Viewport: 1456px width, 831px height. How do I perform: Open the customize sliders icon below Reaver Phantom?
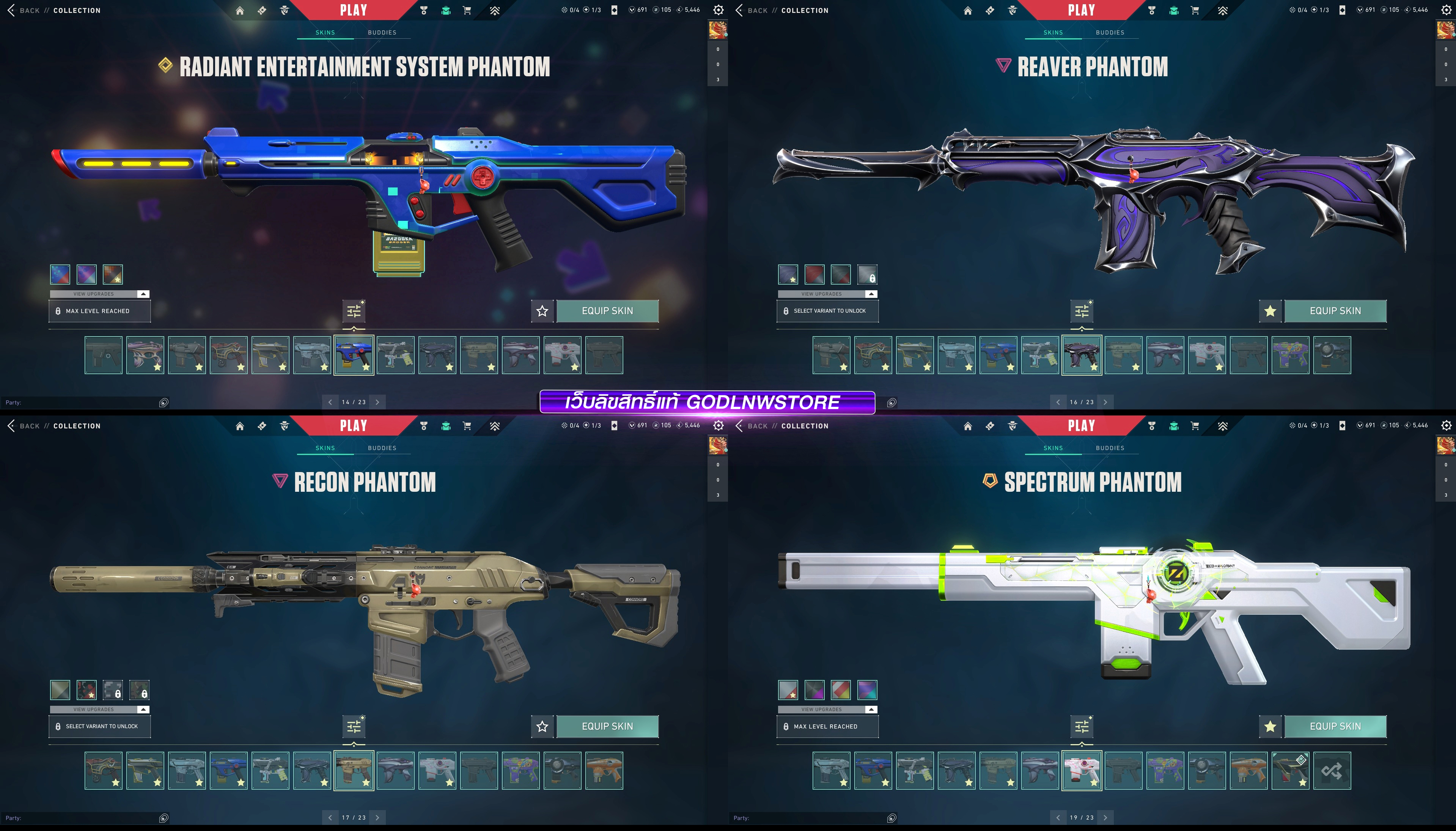(x=1082, y=311)
